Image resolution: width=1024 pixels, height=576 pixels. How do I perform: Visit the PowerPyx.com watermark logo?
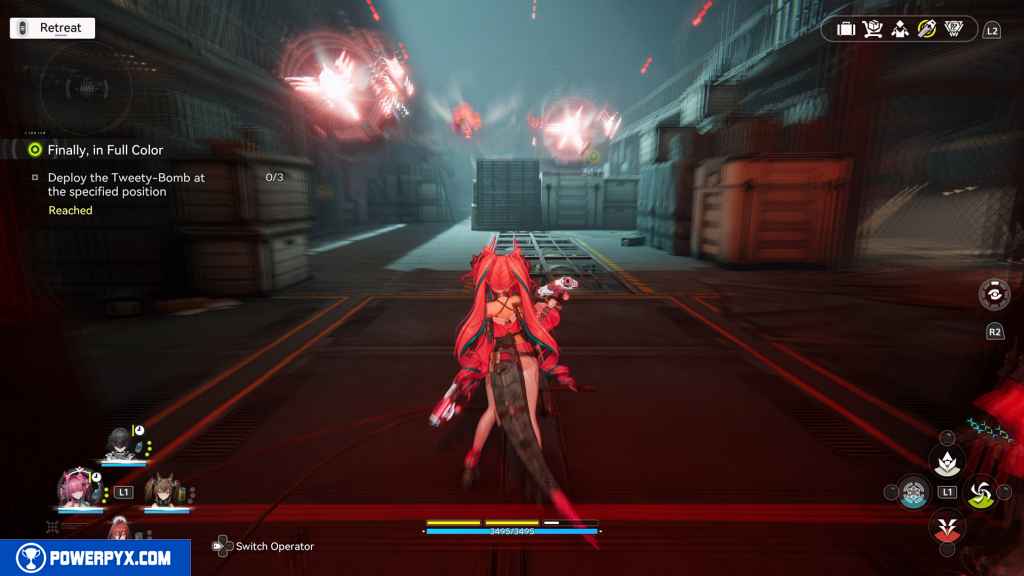pos(95,558)
